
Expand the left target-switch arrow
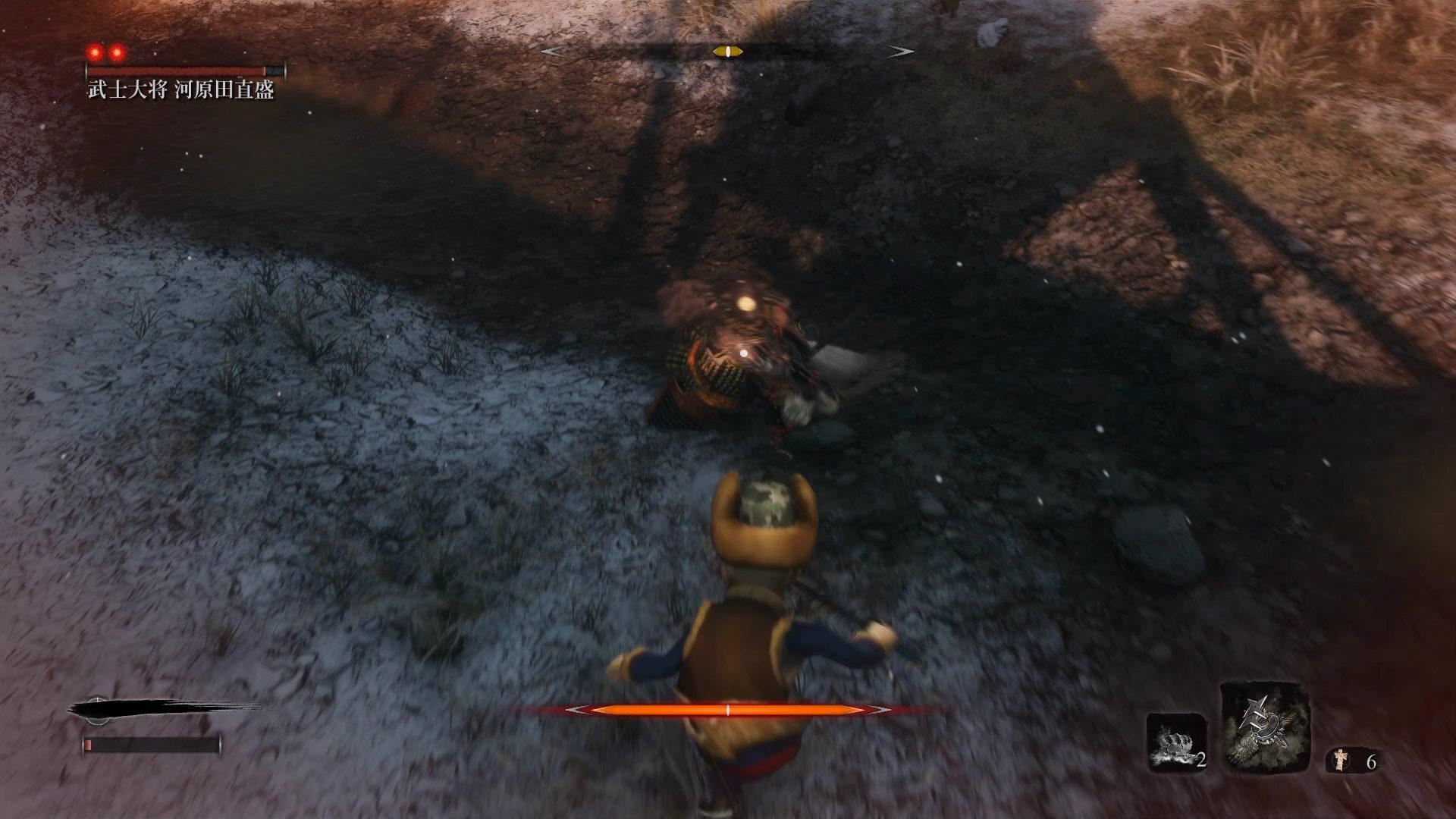554,52
